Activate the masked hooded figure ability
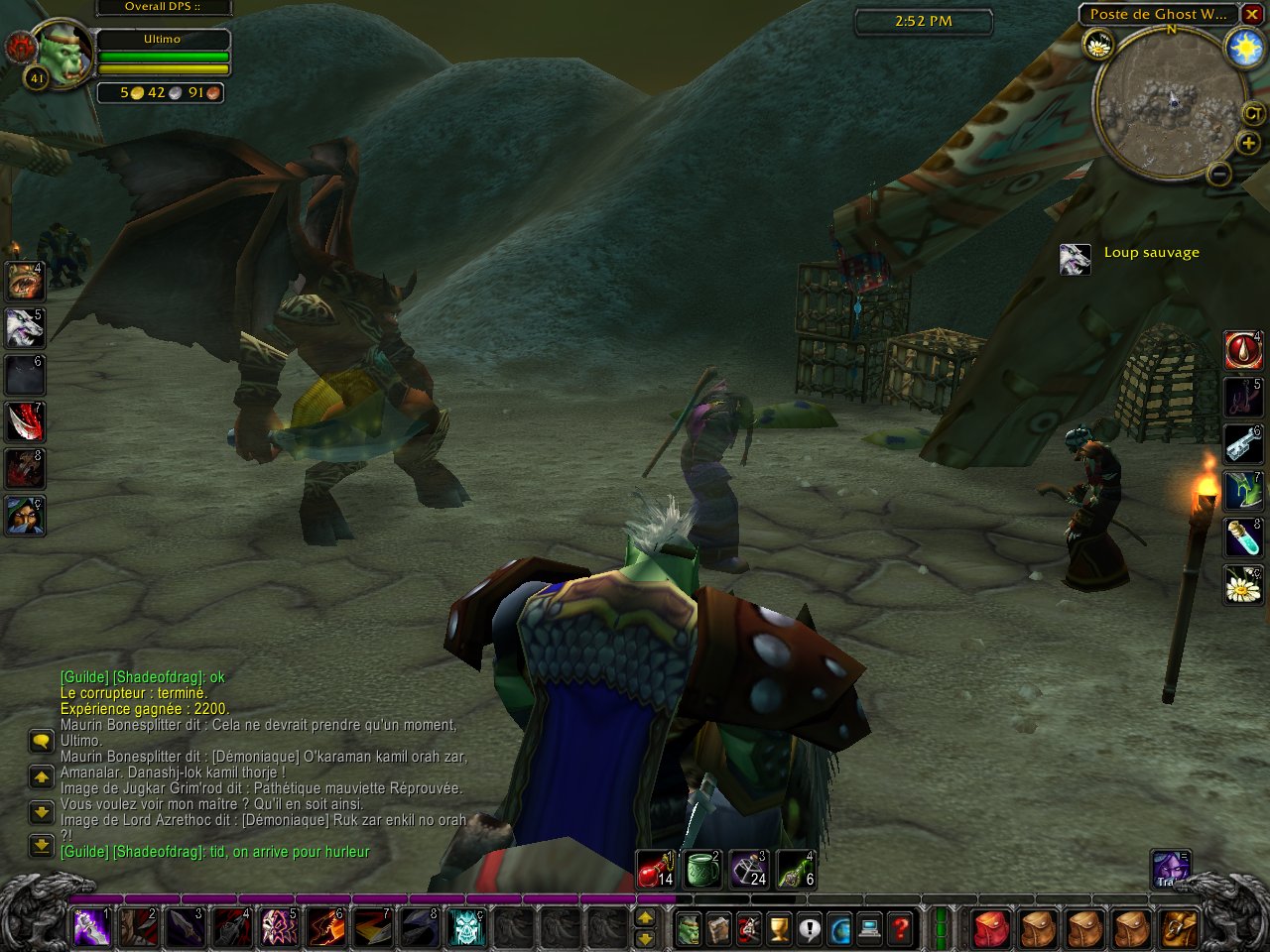1270x952 pixels. 25,515
